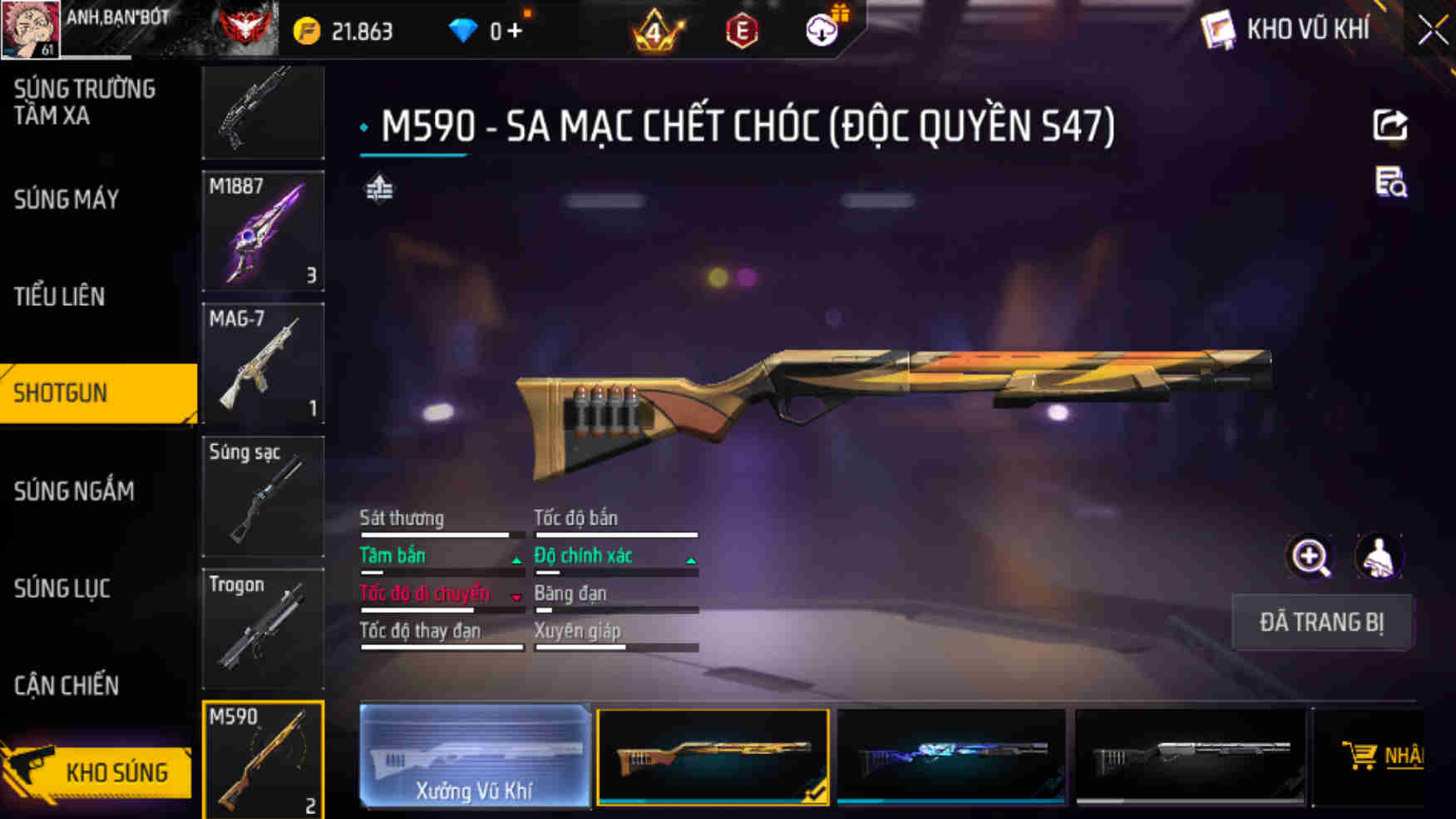Viewport: 1456px width, 819px height.
Task: Open the cloud gift download icon
Action: pos(820,28)
